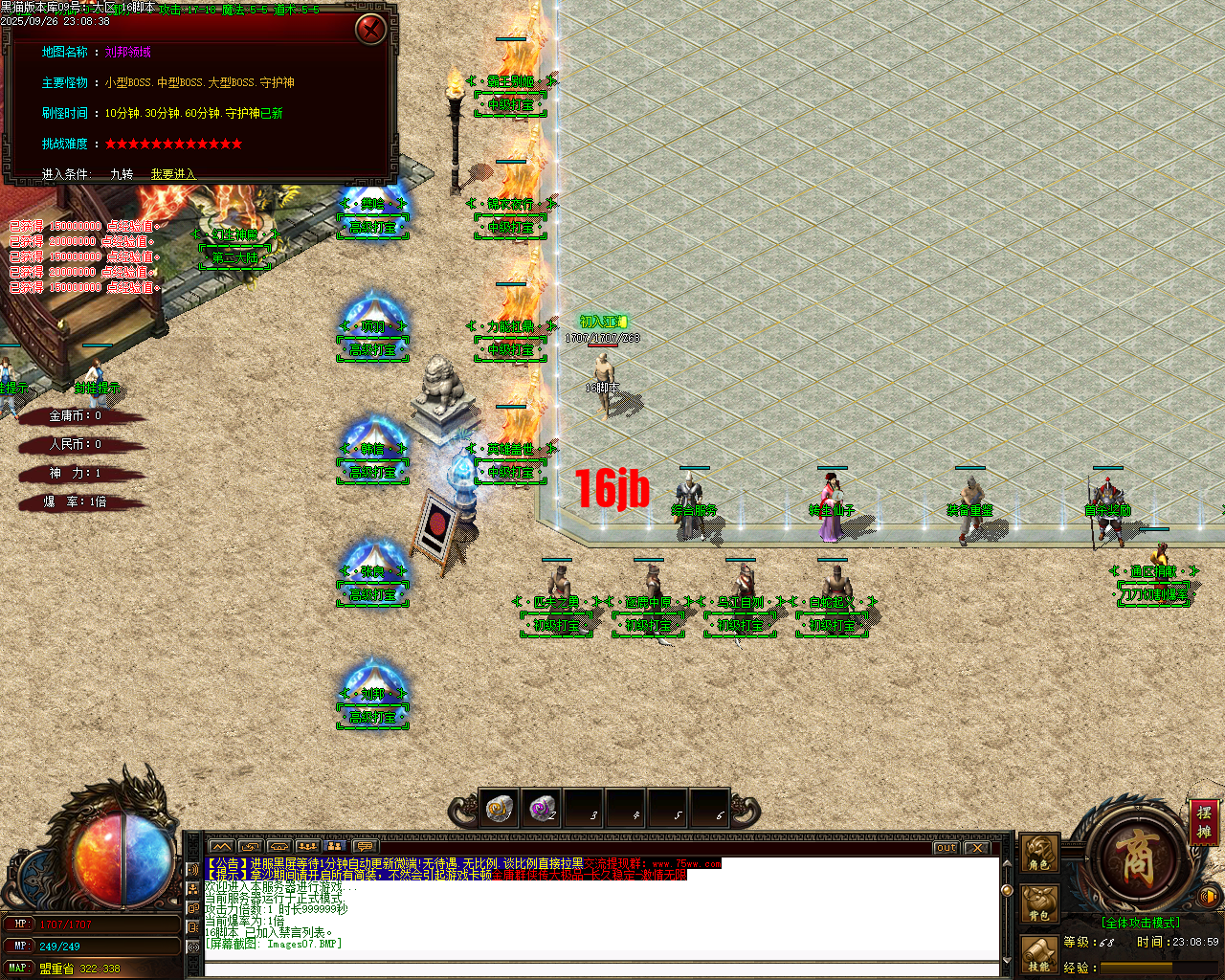Click the 我要进入 enter link
This screenshot has width=1225, height=980.
click(x=173, y=174)
